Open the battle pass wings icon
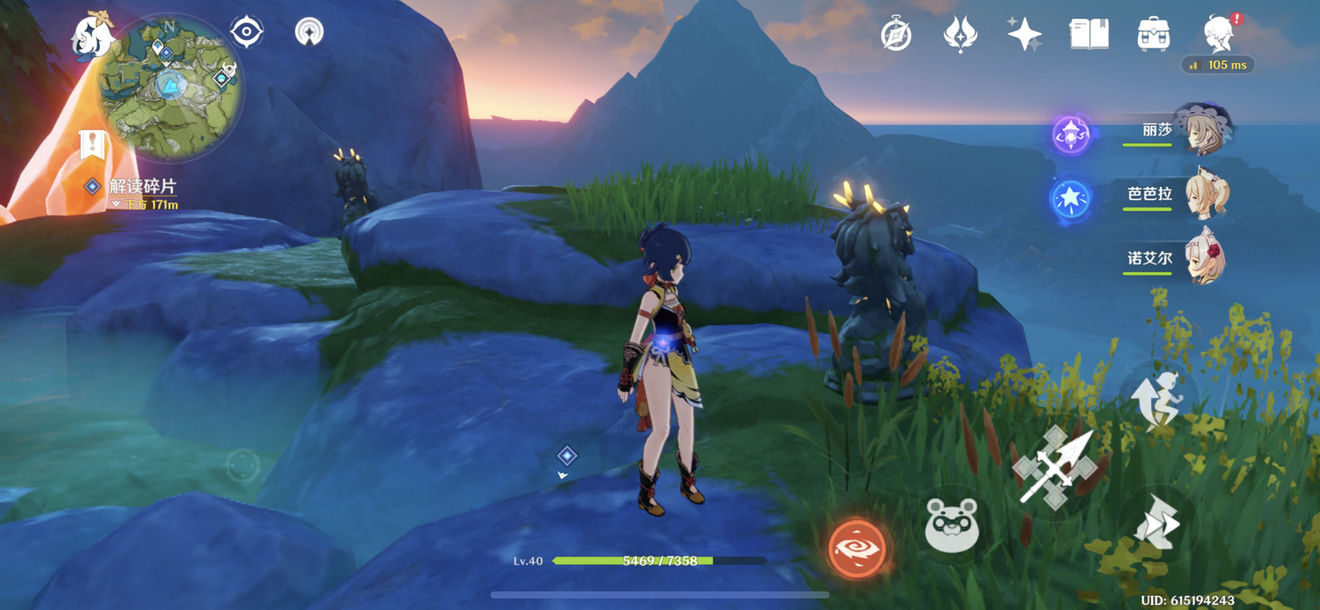 pos(960,35)
